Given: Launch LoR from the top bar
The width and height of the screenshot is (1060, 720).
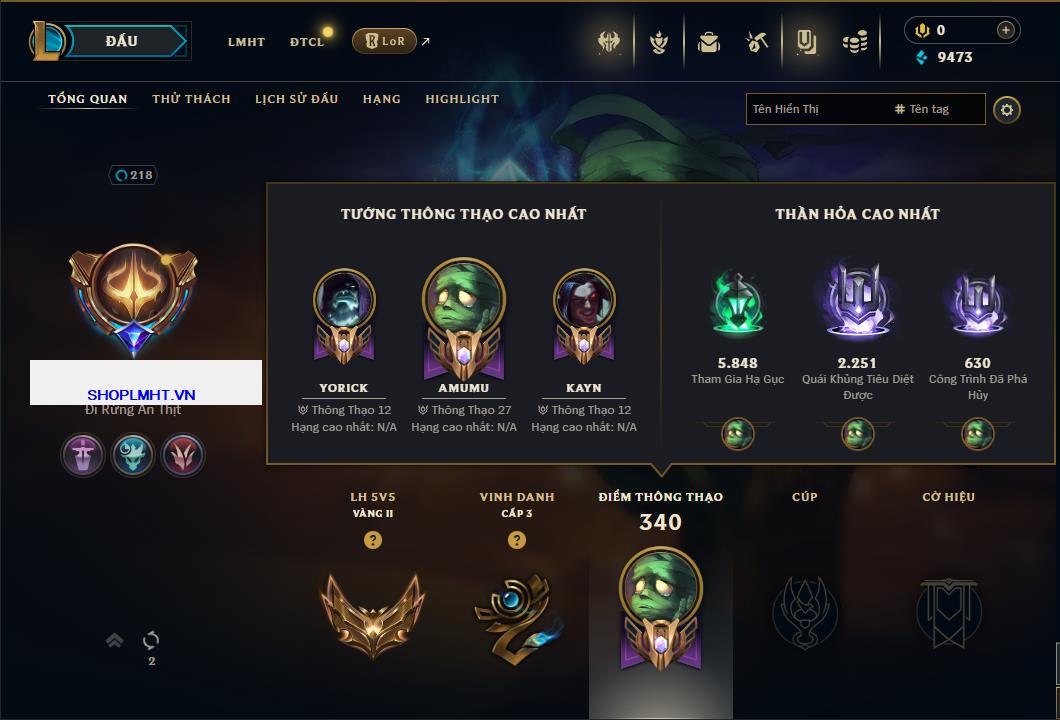Looking at the screenshot, I should (384, 41).
